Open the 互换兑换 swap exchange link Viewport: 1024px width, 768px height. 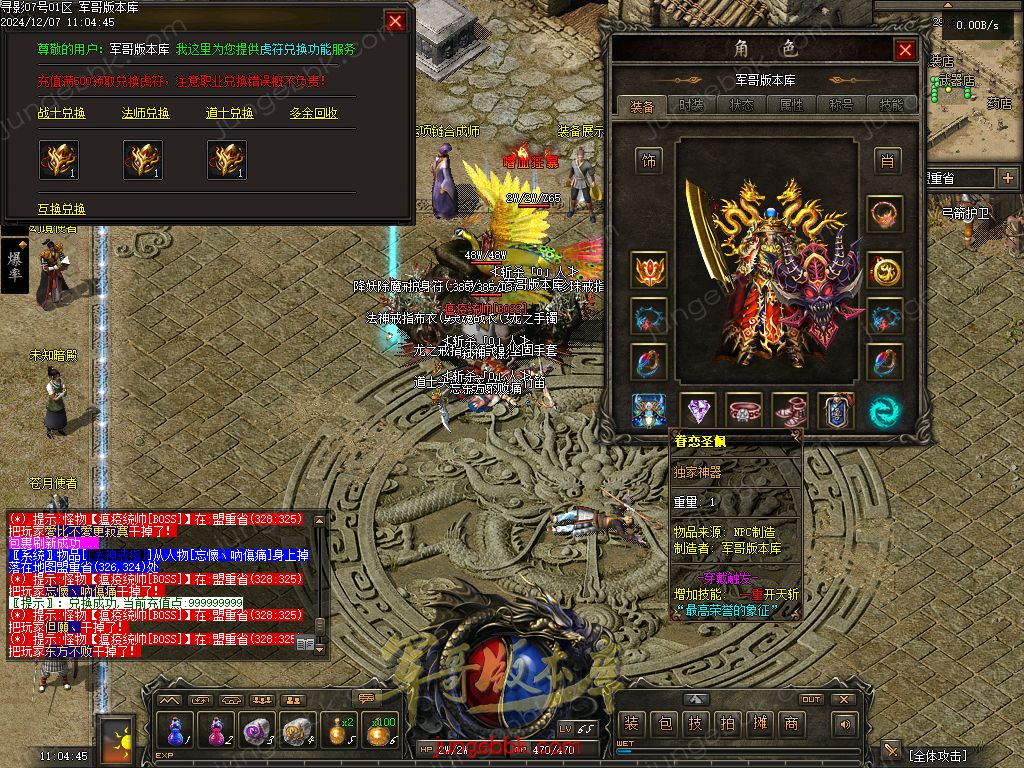click(62, 209)
